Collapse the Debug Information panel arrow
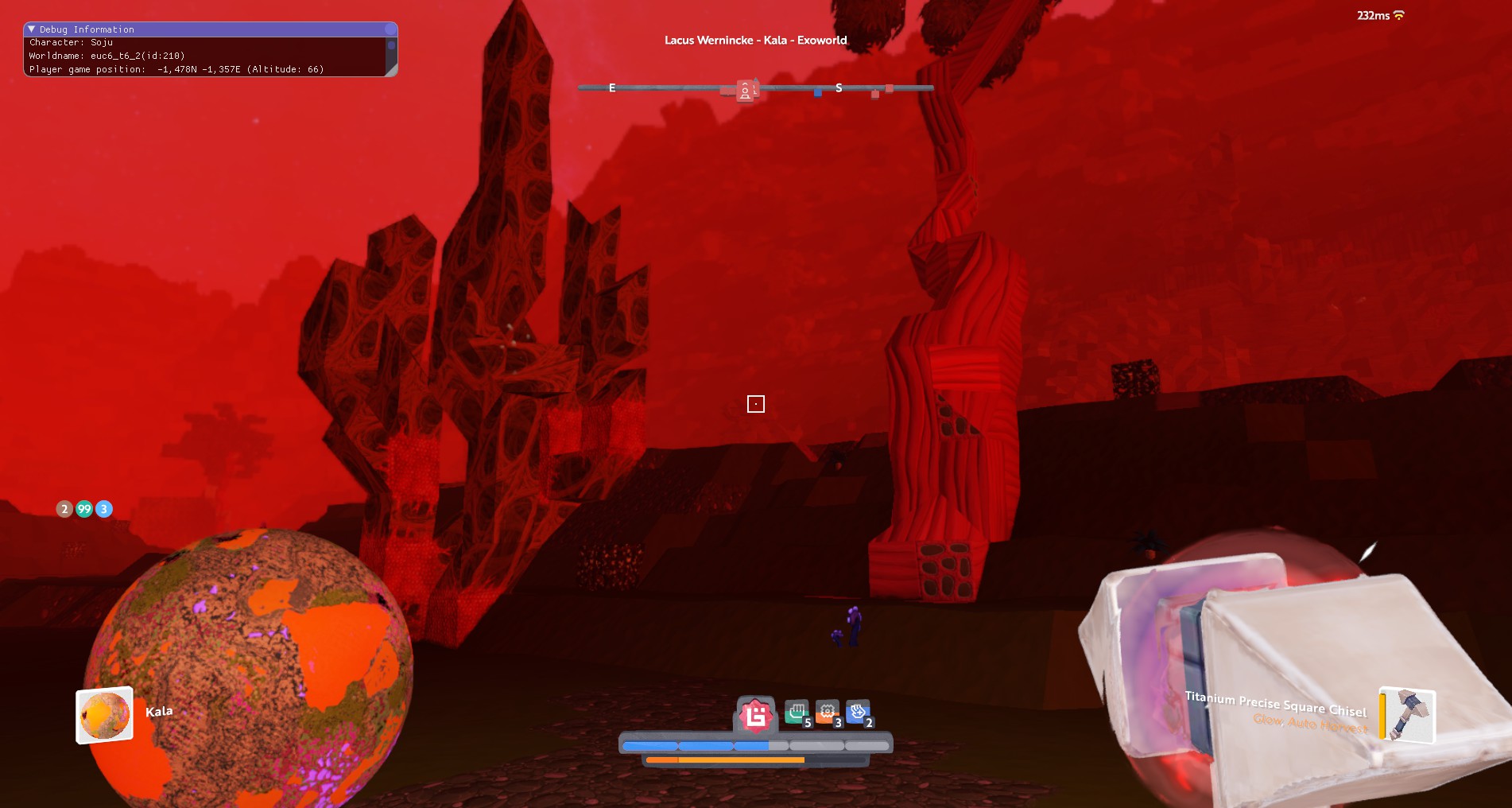Image resolution: width=1512 pixels, height=808 pixels. click(32, 29)
